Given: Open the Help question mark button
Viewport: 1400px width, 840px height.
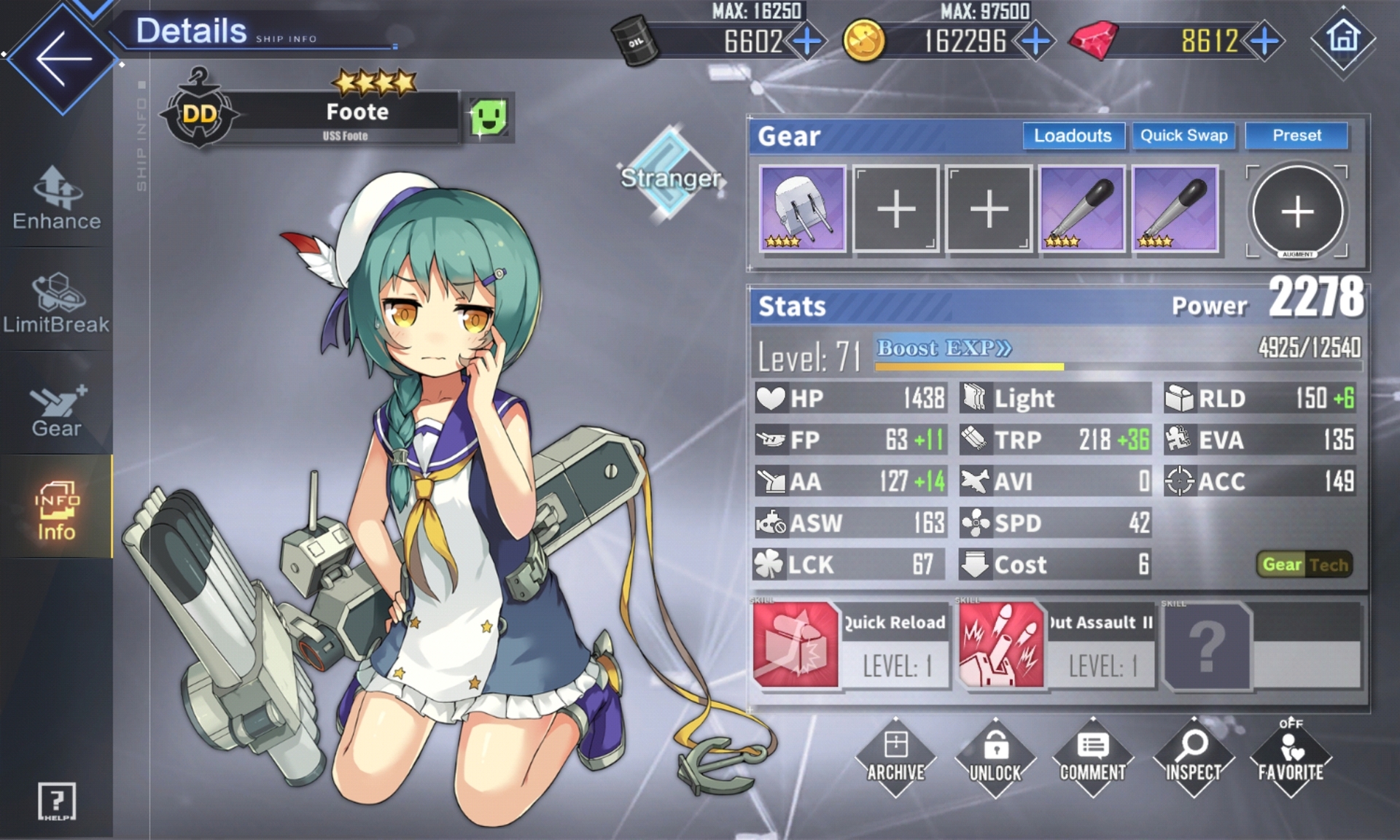Looking at the screenshot, I should (56, 801).
